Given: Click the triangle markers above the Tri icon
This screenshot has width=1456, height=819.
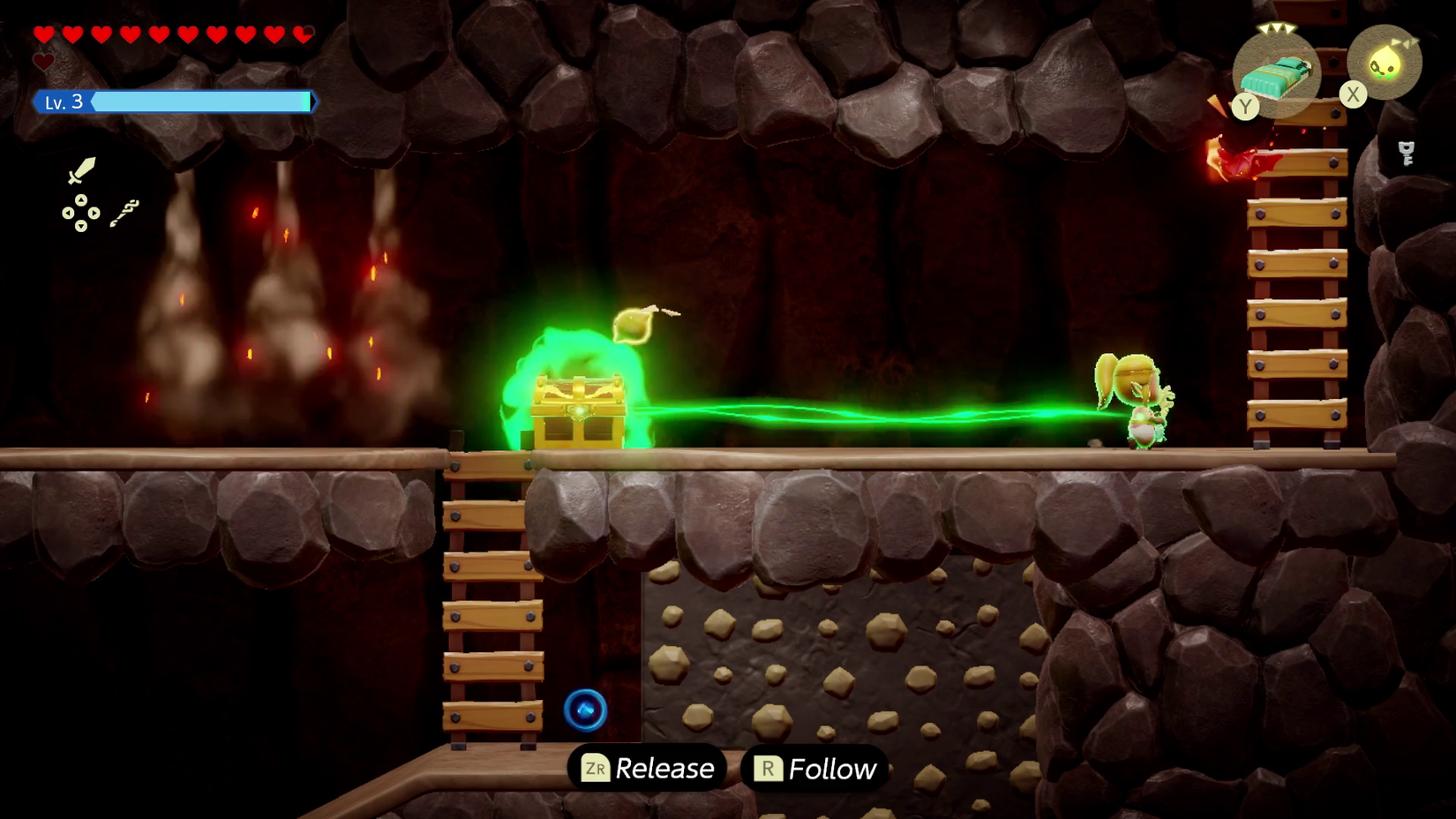Looking at the screenshot, I should pos(1403,41).
